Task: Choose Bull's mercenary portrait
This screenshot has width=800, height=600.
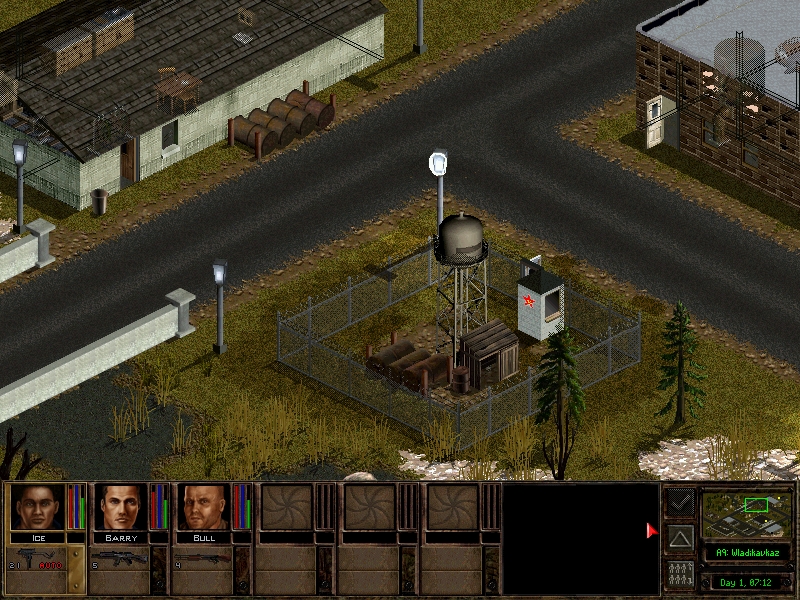Action: (204, 507)
